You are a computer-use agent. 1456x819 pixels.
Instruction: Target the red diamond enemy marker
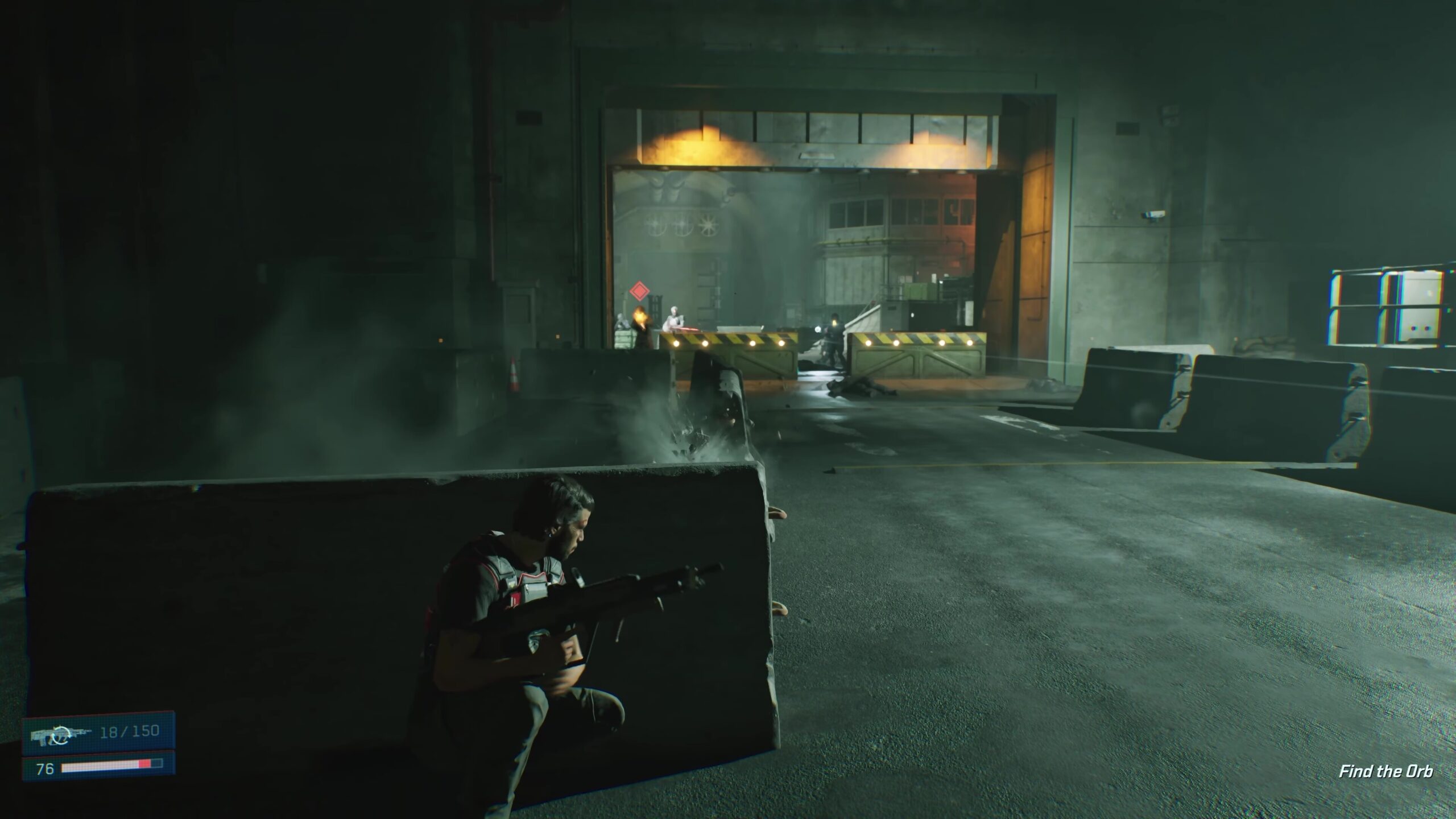tap(639, 292)
